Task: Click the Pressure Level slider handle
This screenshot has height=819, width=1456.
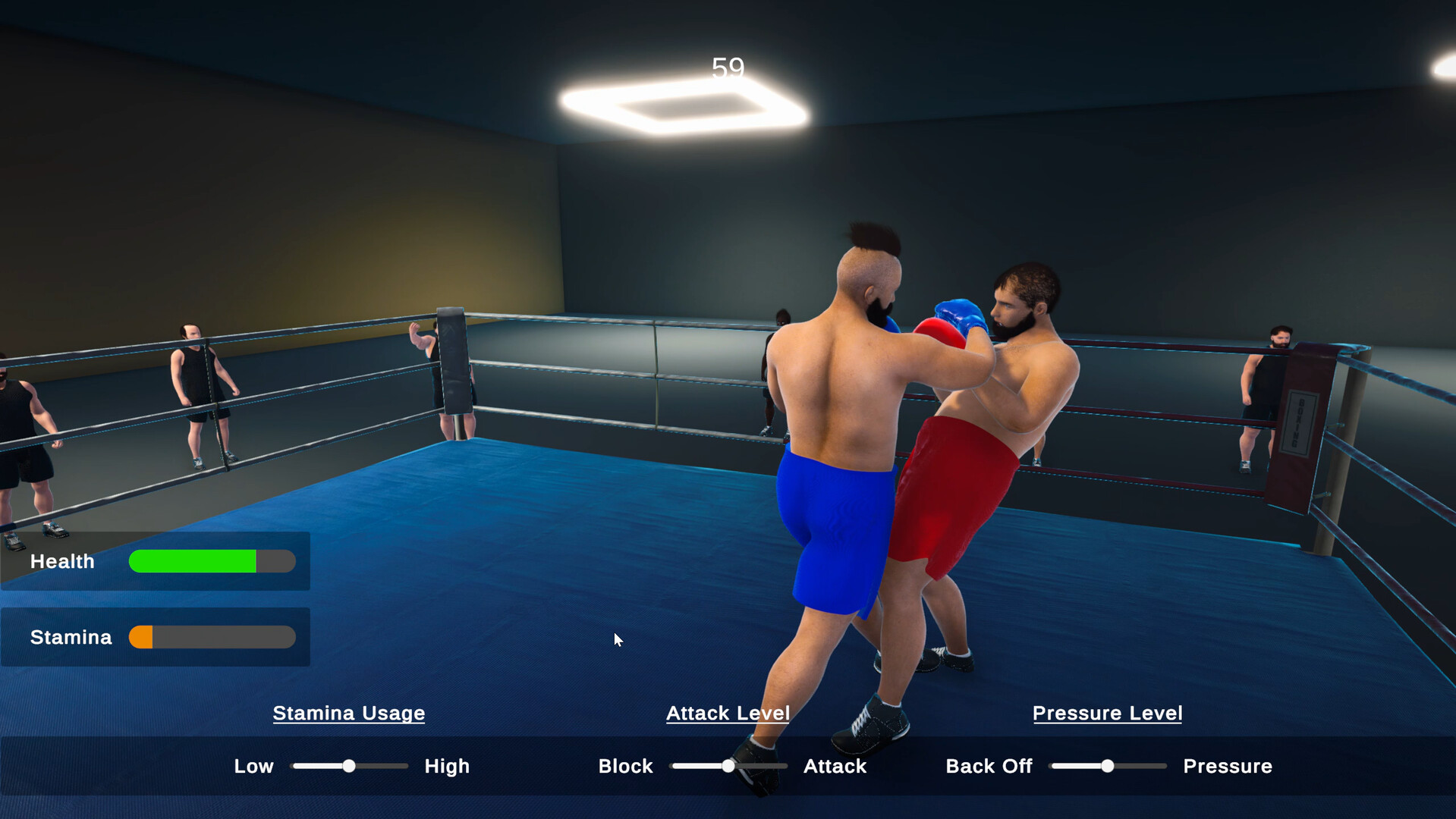Action: pyautogui.click(x=1108, y=767)
